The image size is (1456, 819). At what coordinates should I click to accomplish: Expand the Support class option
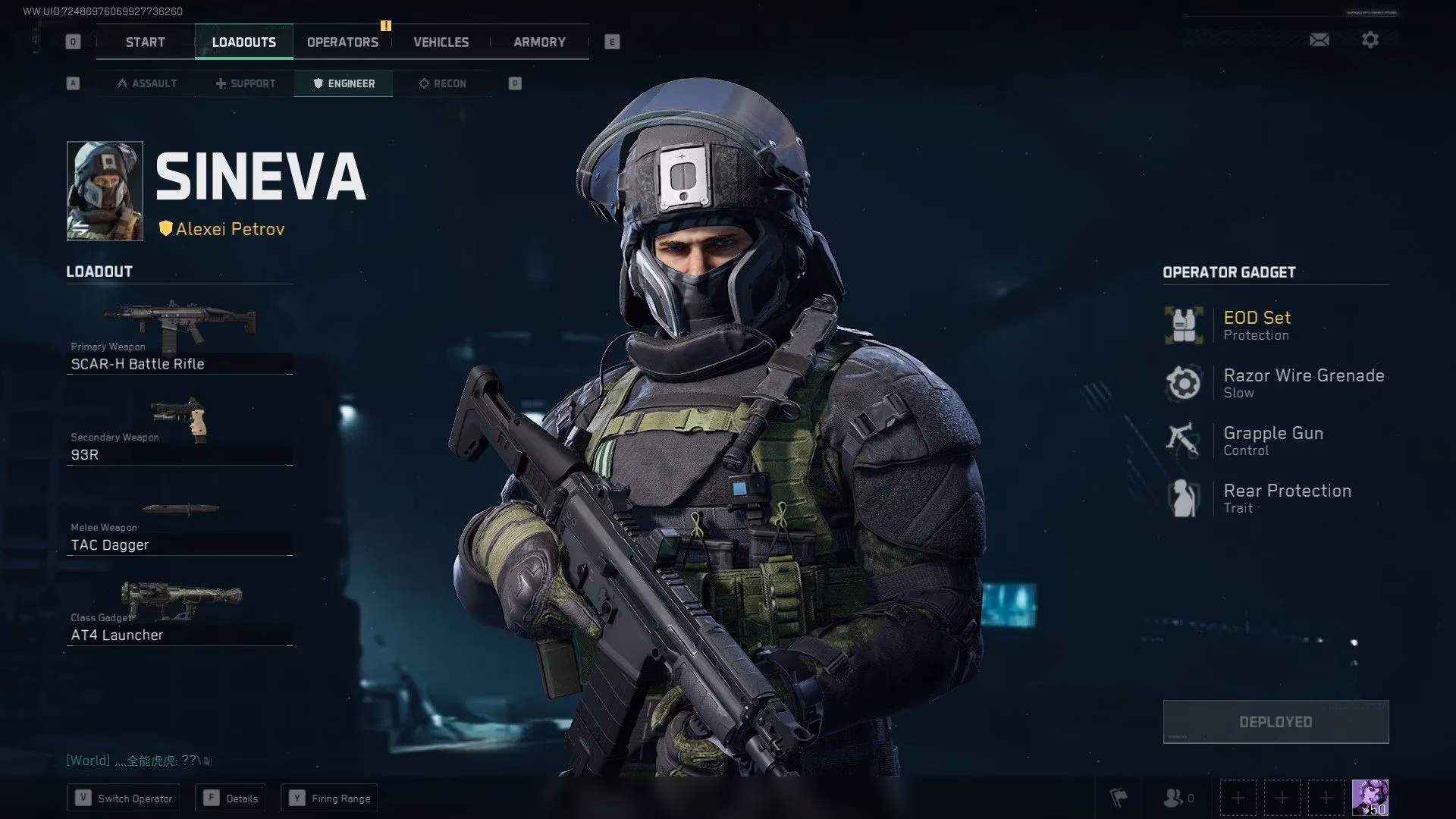coord(244,83)
